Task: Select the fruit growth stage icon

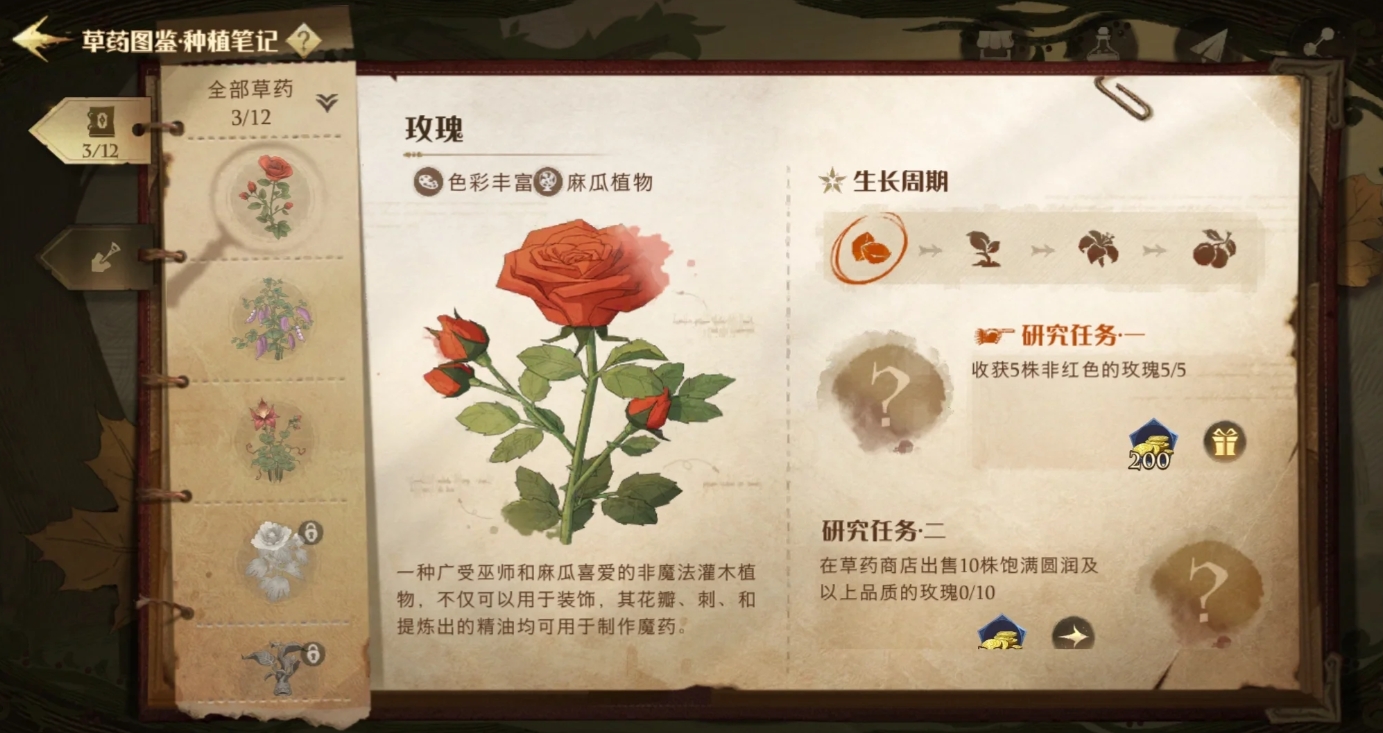Action: 1213,249
